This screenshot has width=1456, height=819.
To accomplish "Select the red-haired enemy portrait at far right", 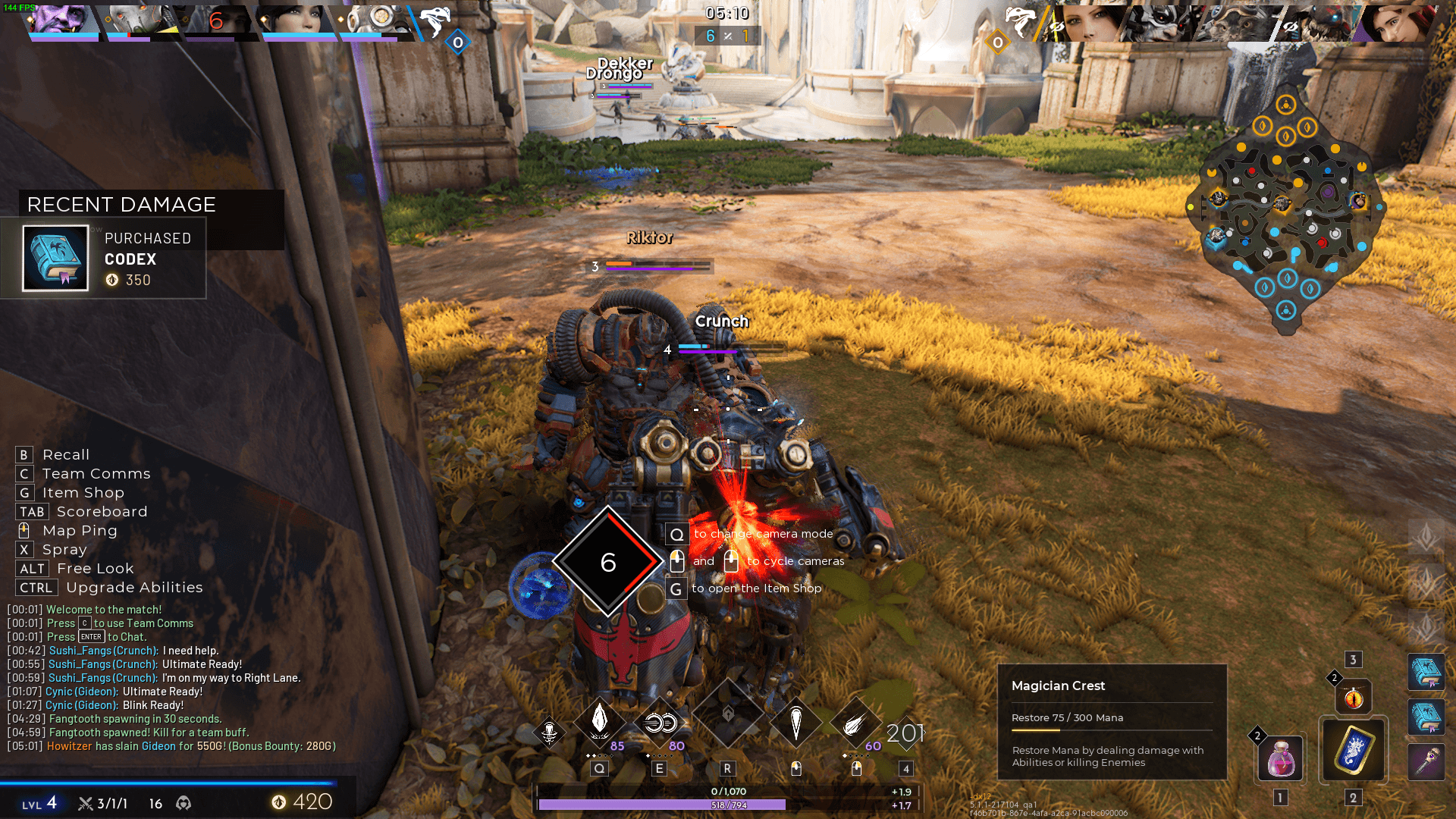I will pos(1399,22).
